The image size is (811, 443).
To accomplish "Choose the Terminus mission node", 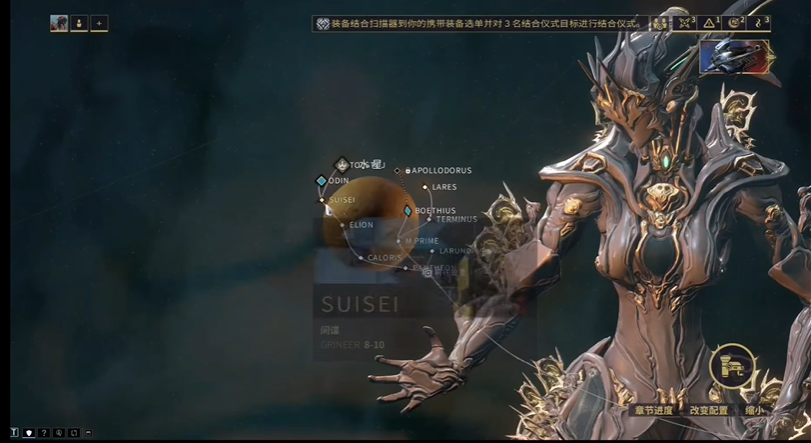I will pyautogui.click(x=429, y=220).
